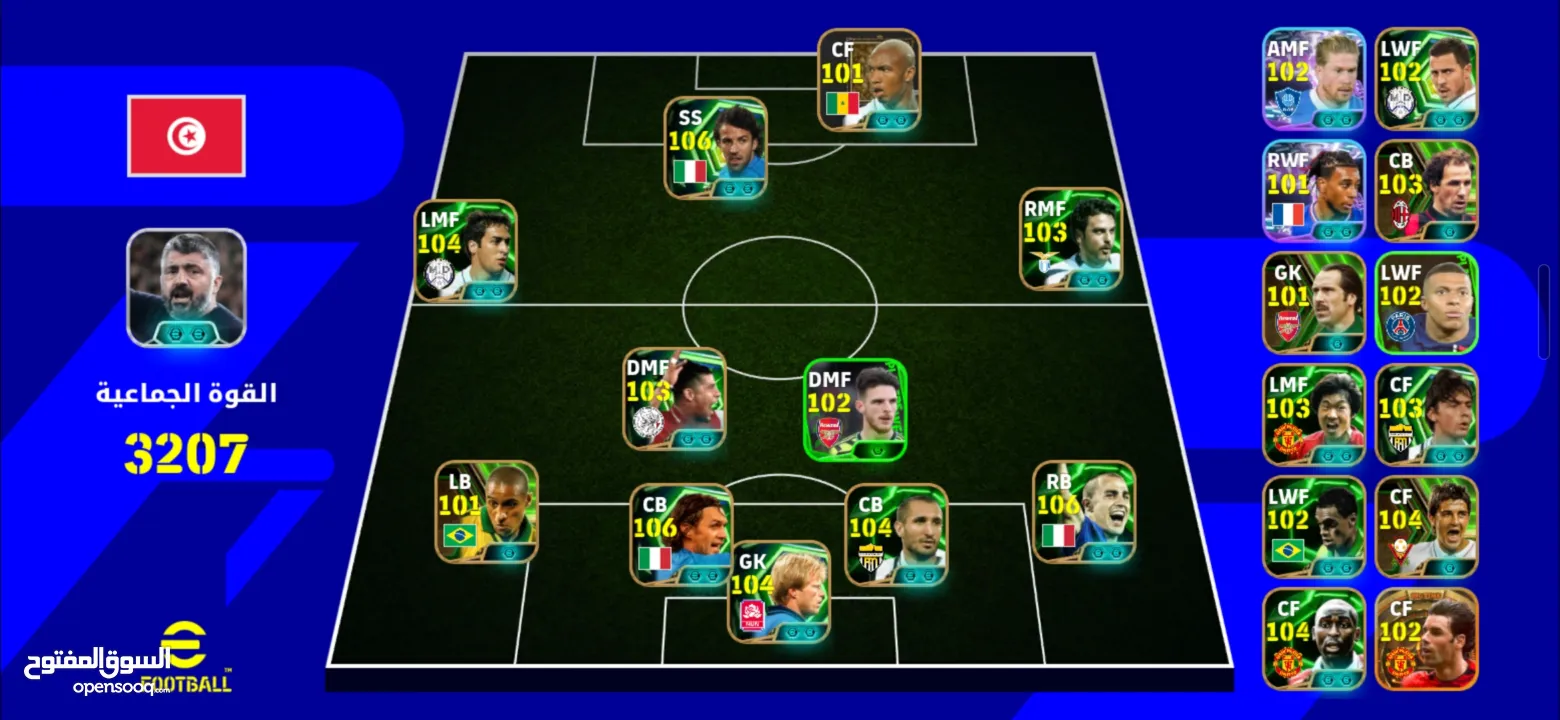Choose the RB 106 defender card
The width and height of the screenshot is (1560, 720).
(x=1083, y=511)
